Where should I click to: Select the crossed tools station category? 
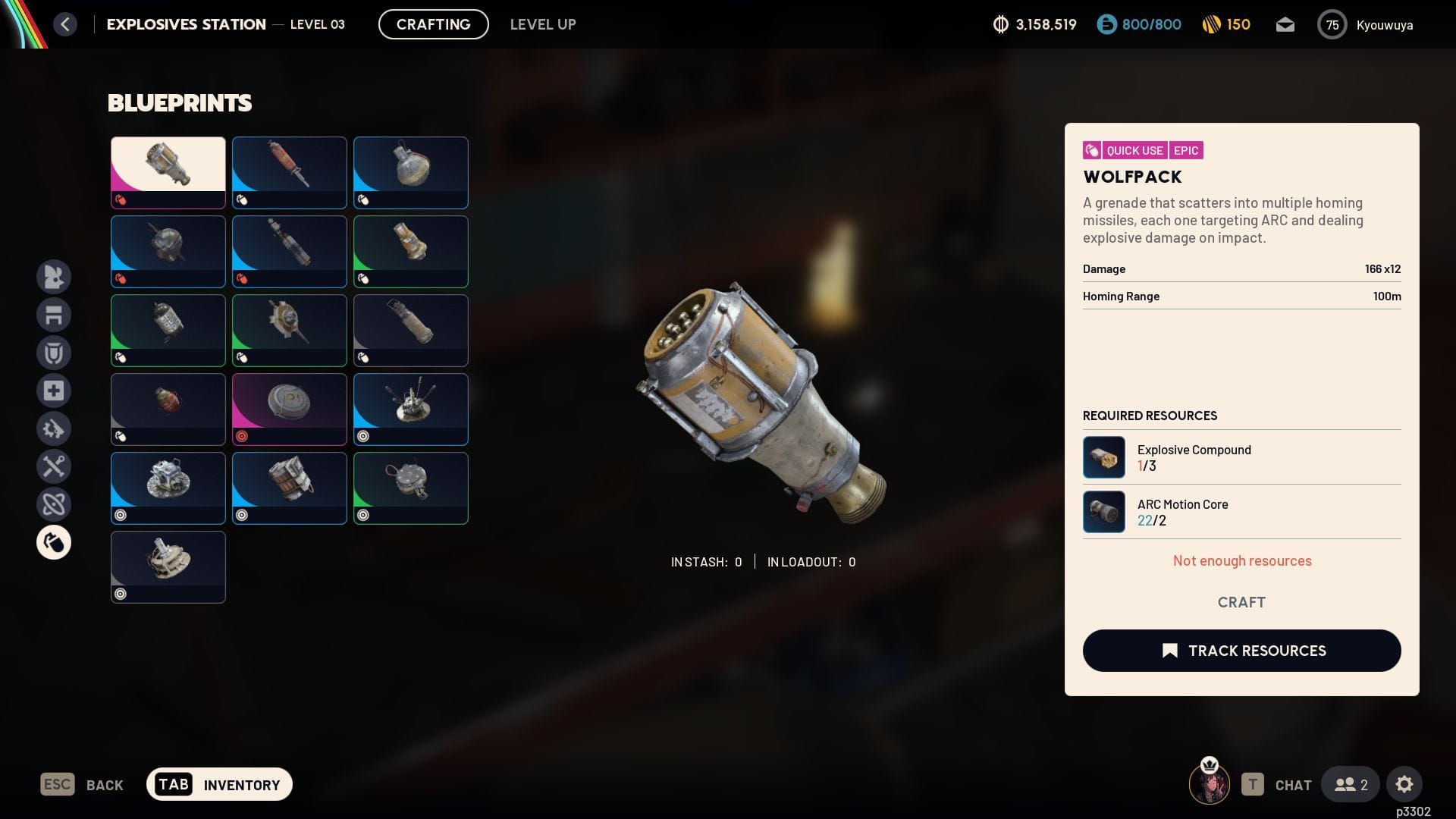coord(54,466)
